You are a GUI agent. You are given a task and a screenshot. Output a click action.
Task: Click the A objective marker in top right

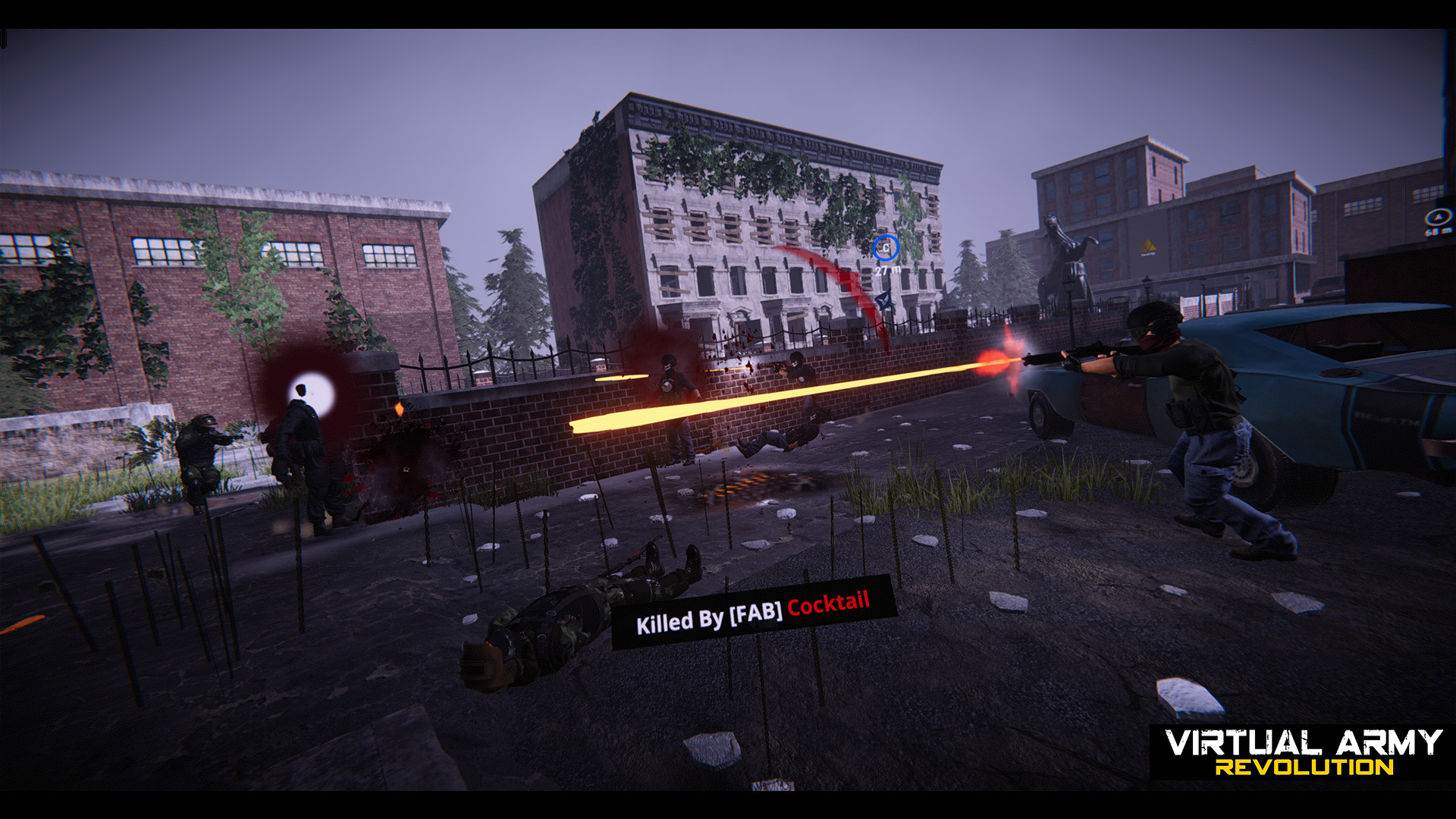click(1438, 218)
